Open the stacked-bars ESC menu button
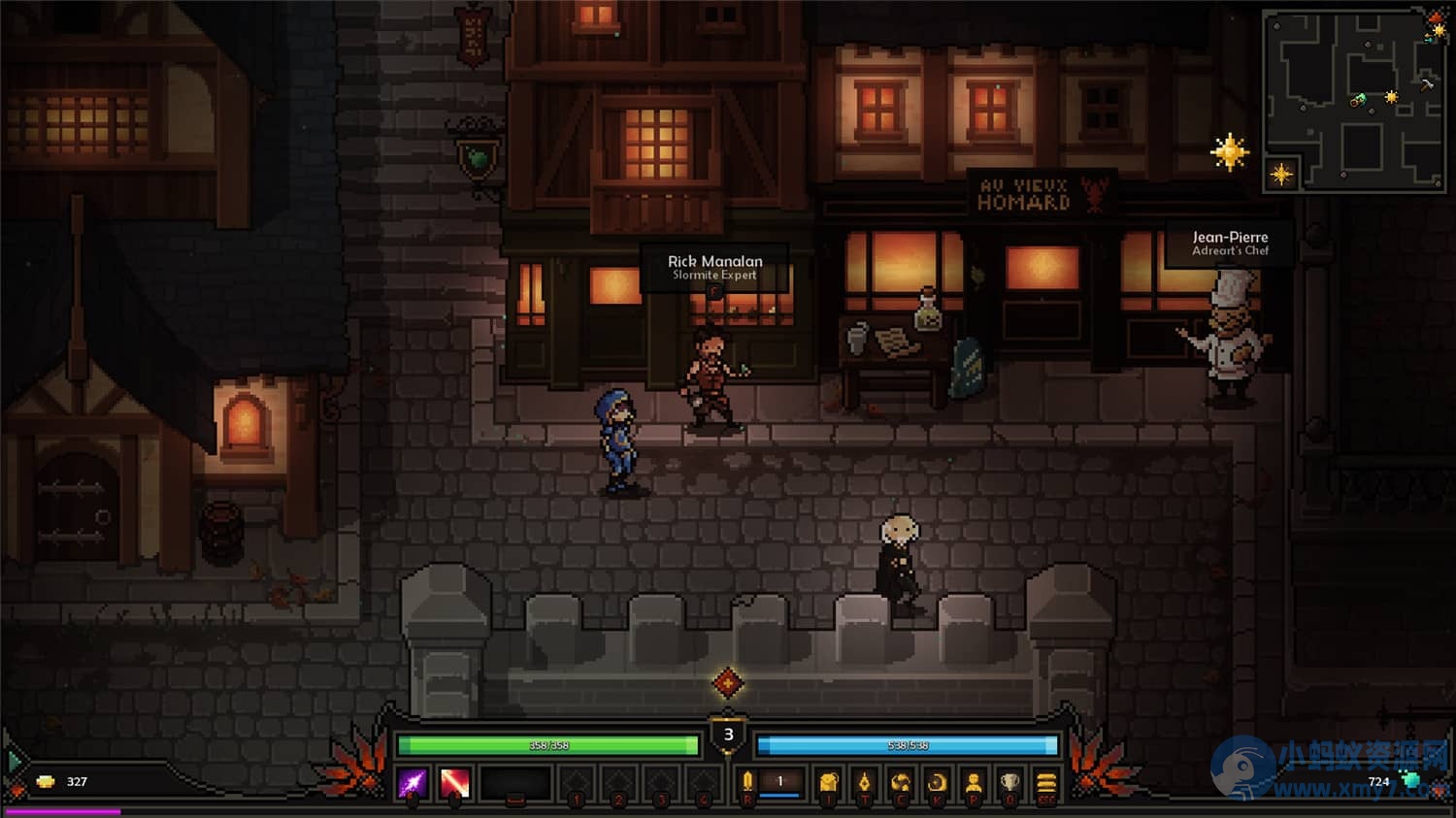The height and width of the screenshot is (818, 1456). 1046,783
